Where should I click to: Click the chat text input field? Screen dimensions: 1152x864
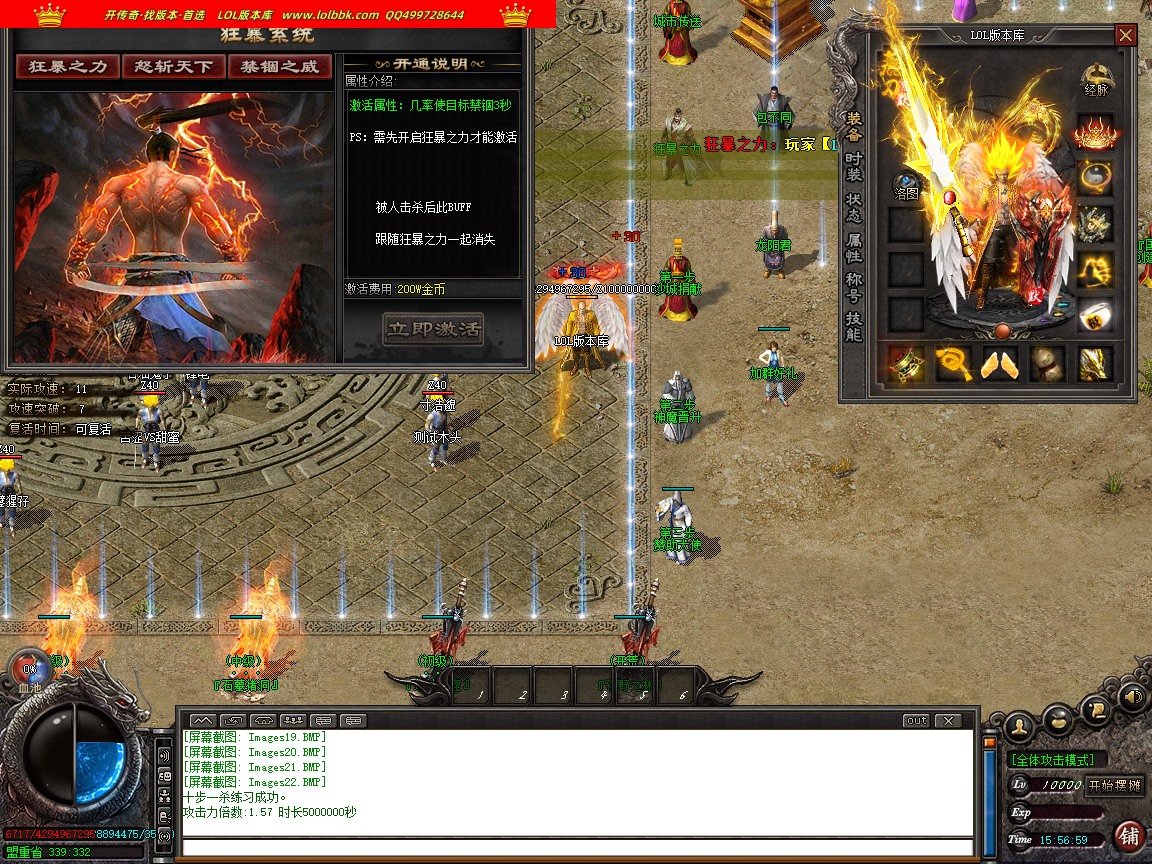pyautogui.click(x=578, y=847)
